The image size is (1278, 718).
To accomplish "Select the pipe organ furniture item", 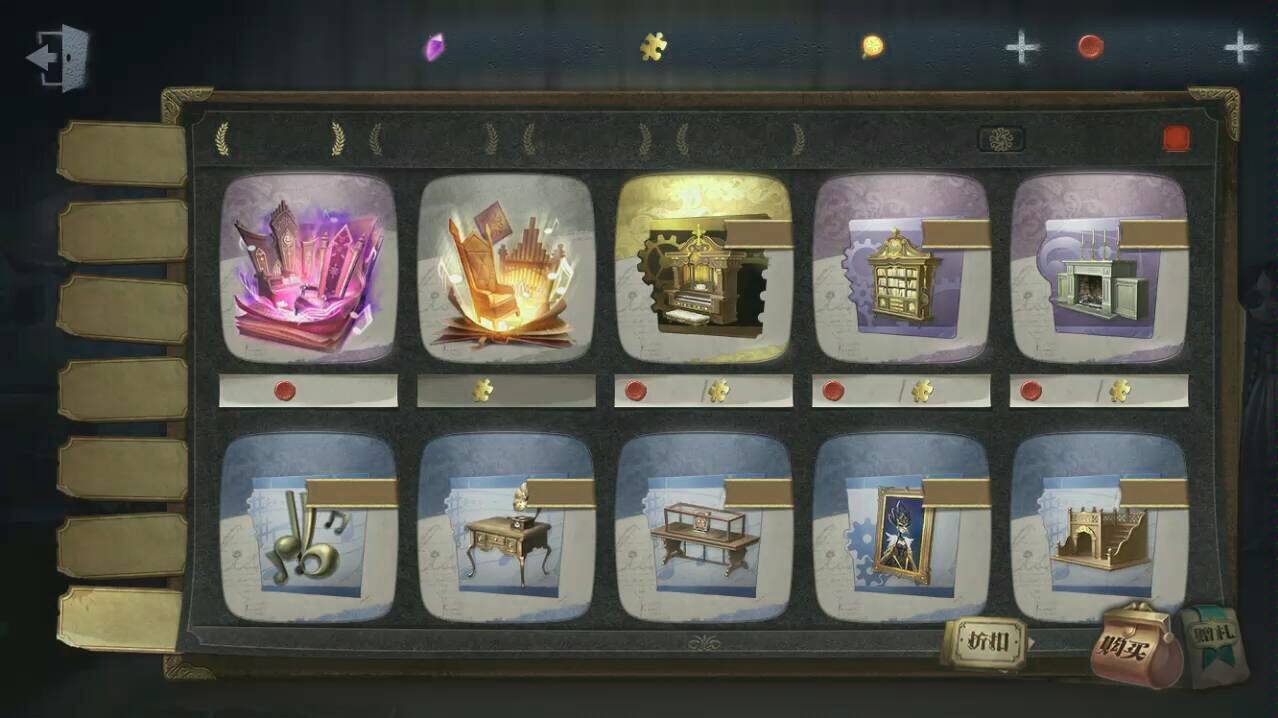I will coord(704,268).
